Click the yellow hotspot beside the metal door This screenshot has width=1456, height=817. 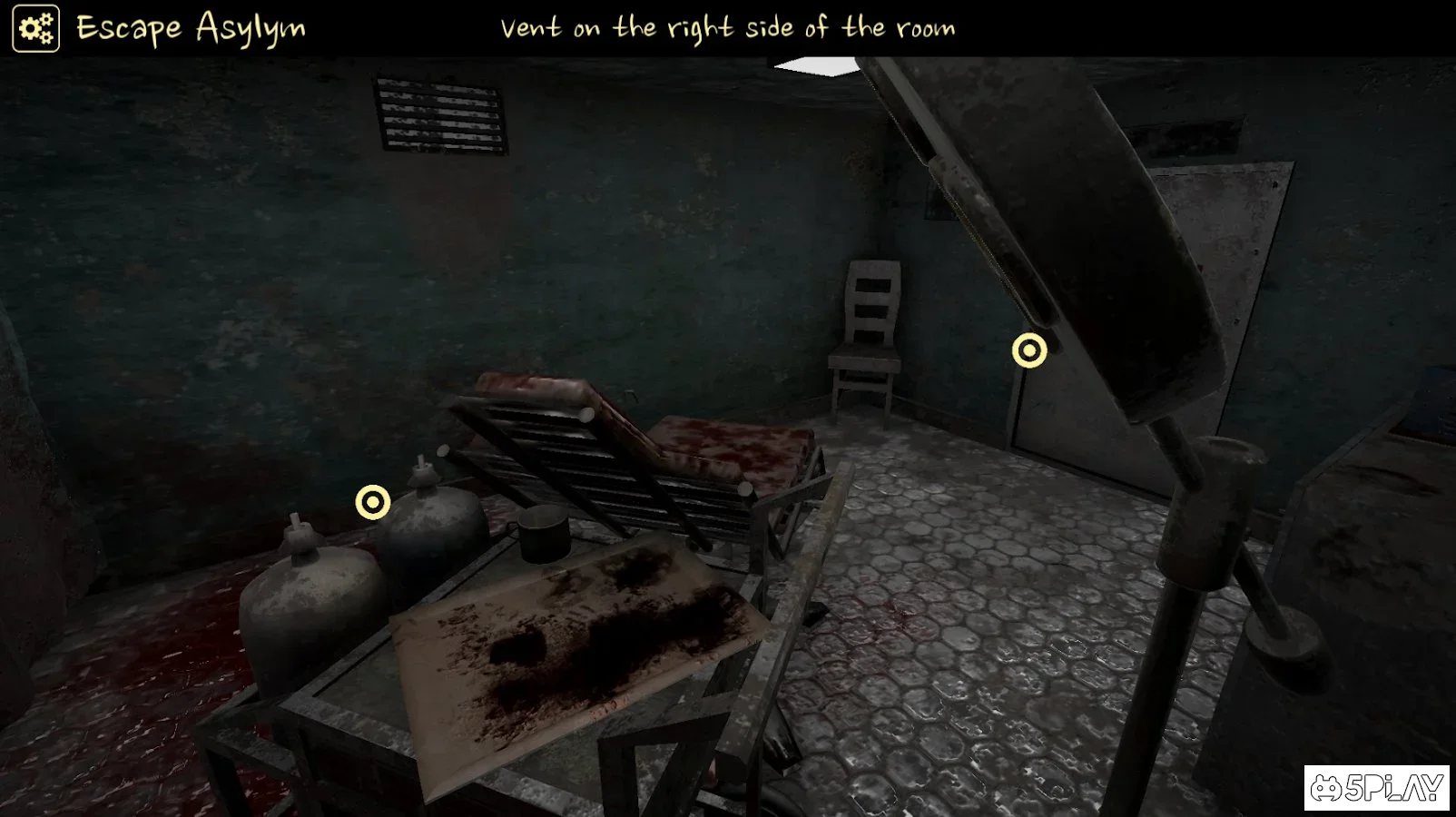pyautogui.click(x=1028, y=349)
